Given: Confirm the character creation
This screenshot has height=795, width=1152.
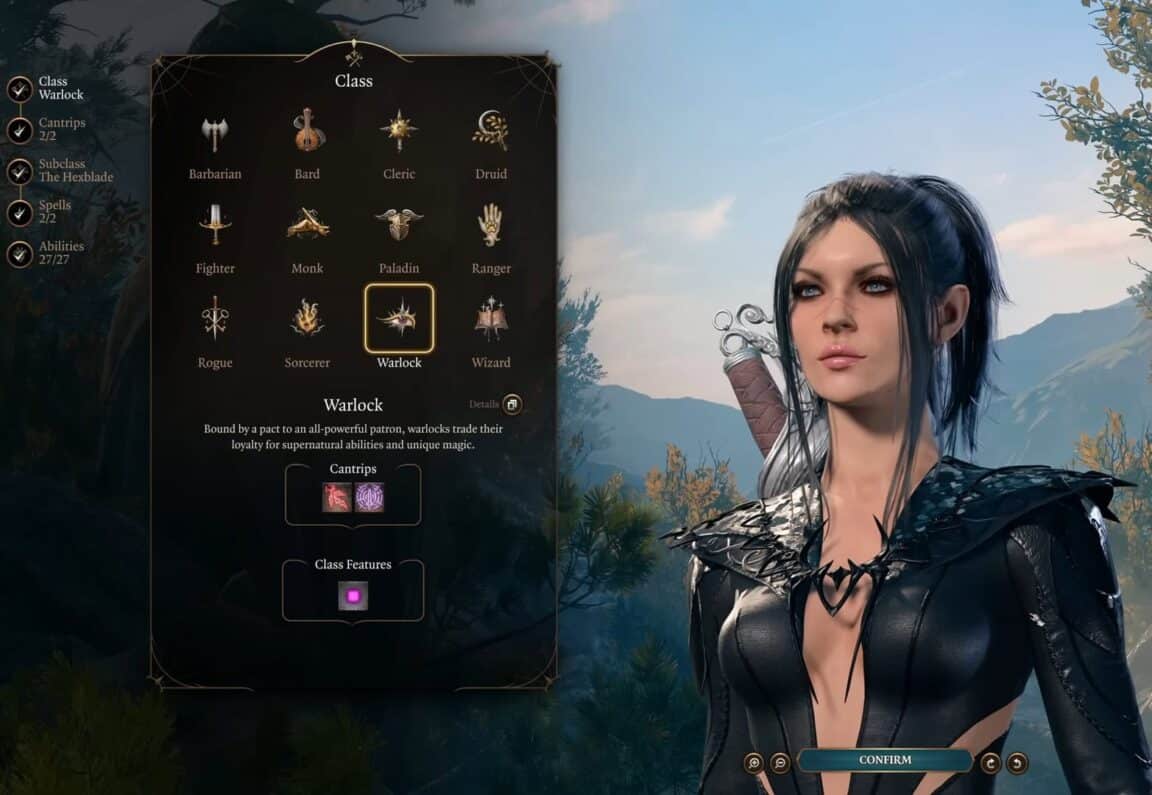Looking at the screenshot, I should pos(885,760).
